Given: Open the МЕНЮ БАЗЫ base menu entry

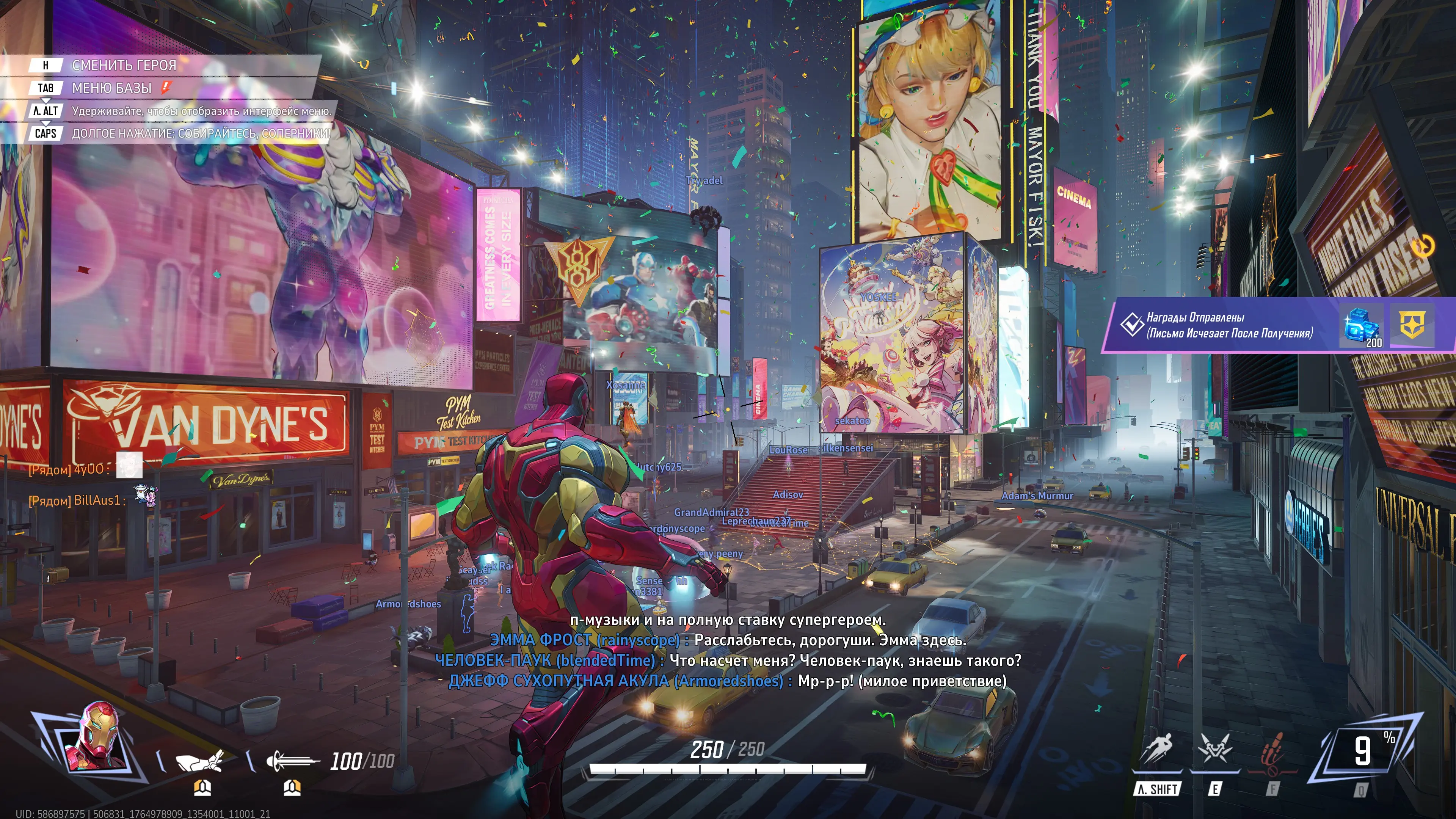Looking at the screenshot, I should pos(112,88).
